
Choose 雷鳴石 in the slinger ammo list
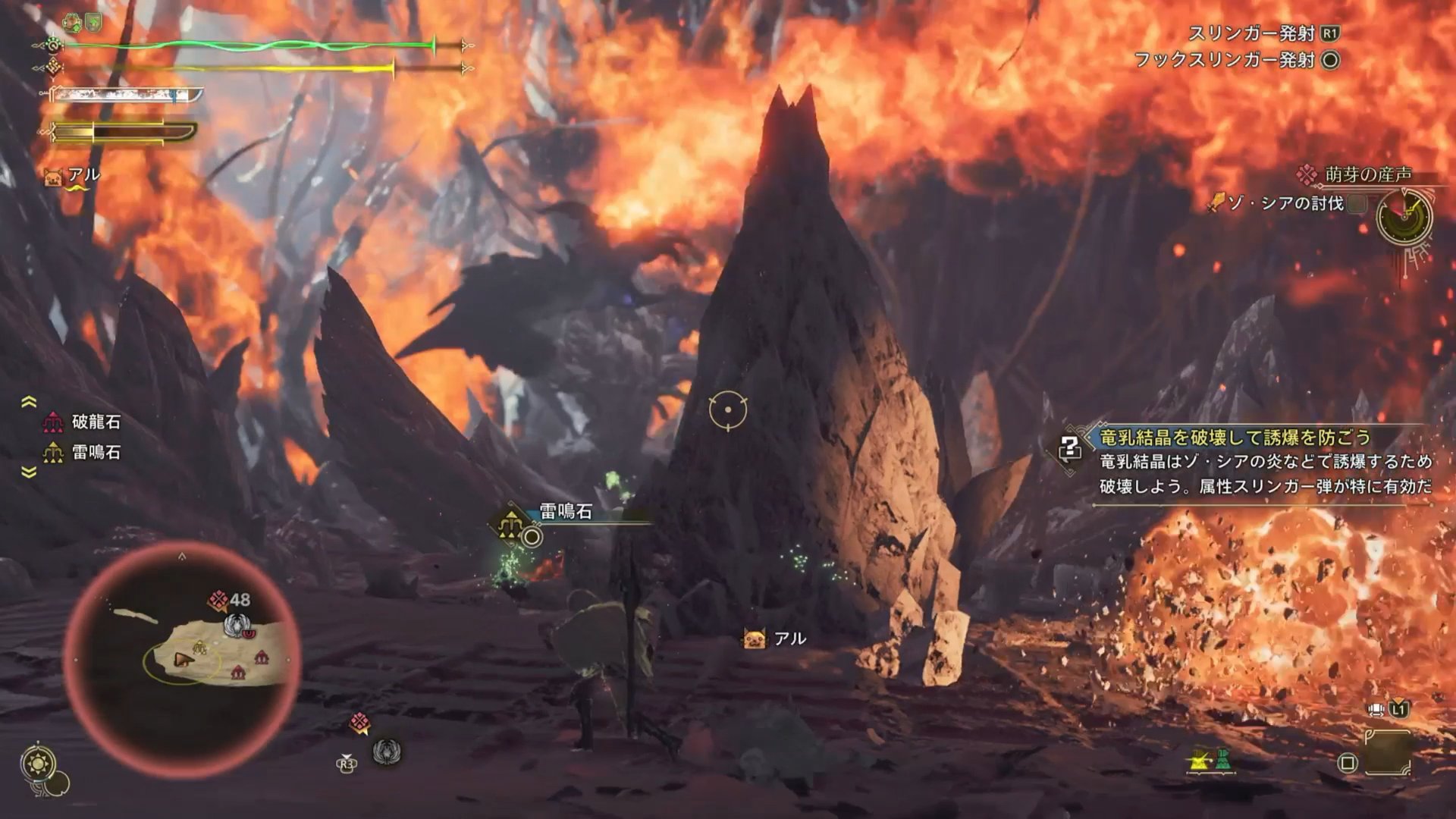(83, 453)
